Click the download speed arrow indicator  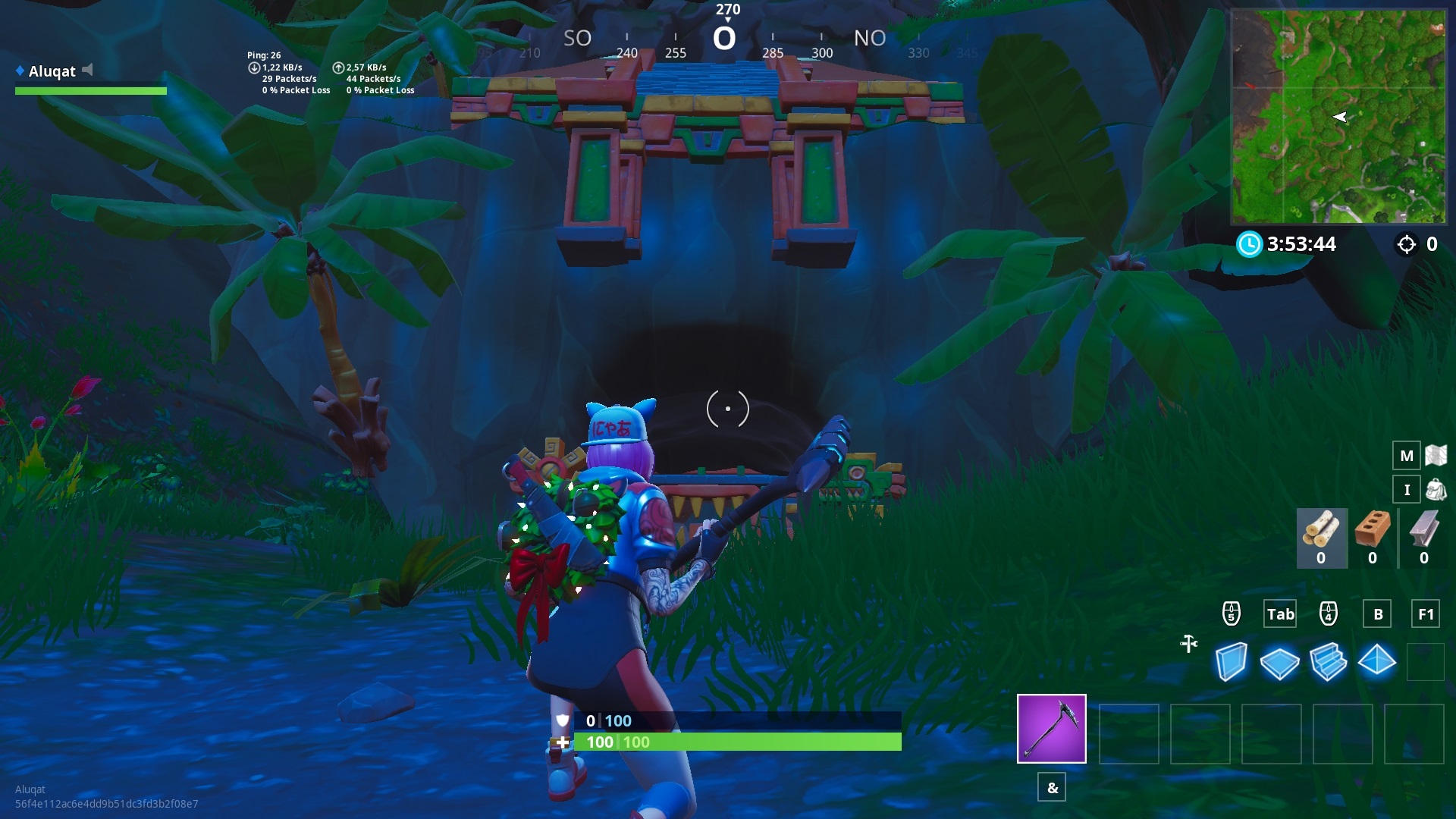254,67
